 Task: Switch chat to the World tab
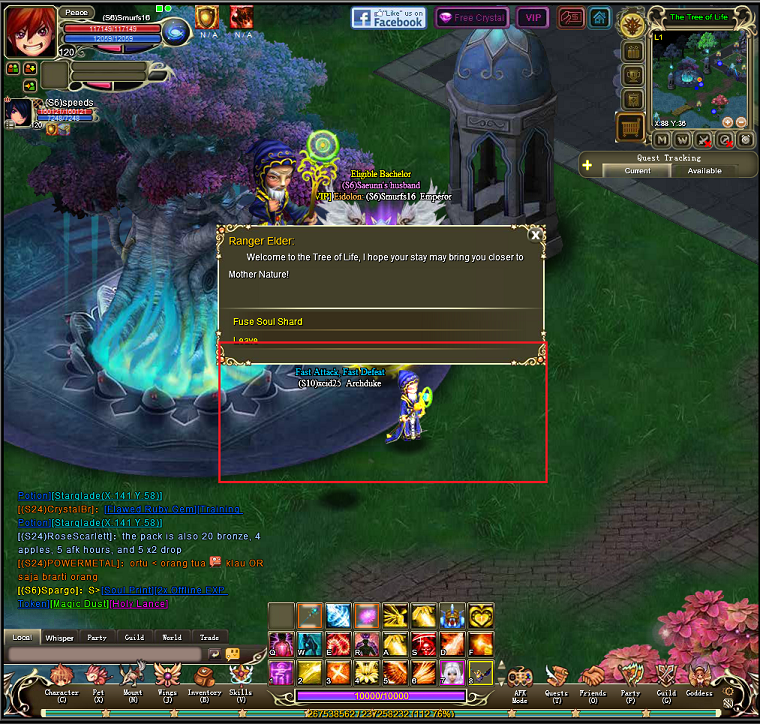(172, 637)
